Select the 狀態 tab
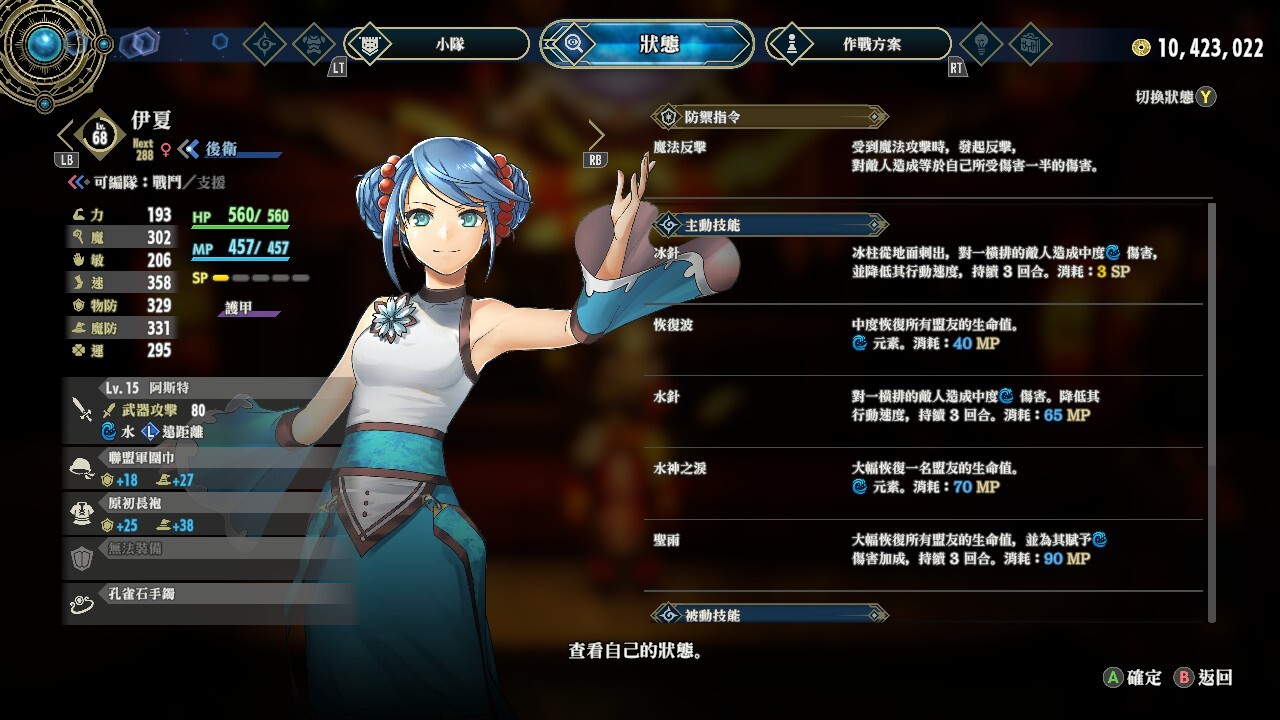 pos(646,44)
